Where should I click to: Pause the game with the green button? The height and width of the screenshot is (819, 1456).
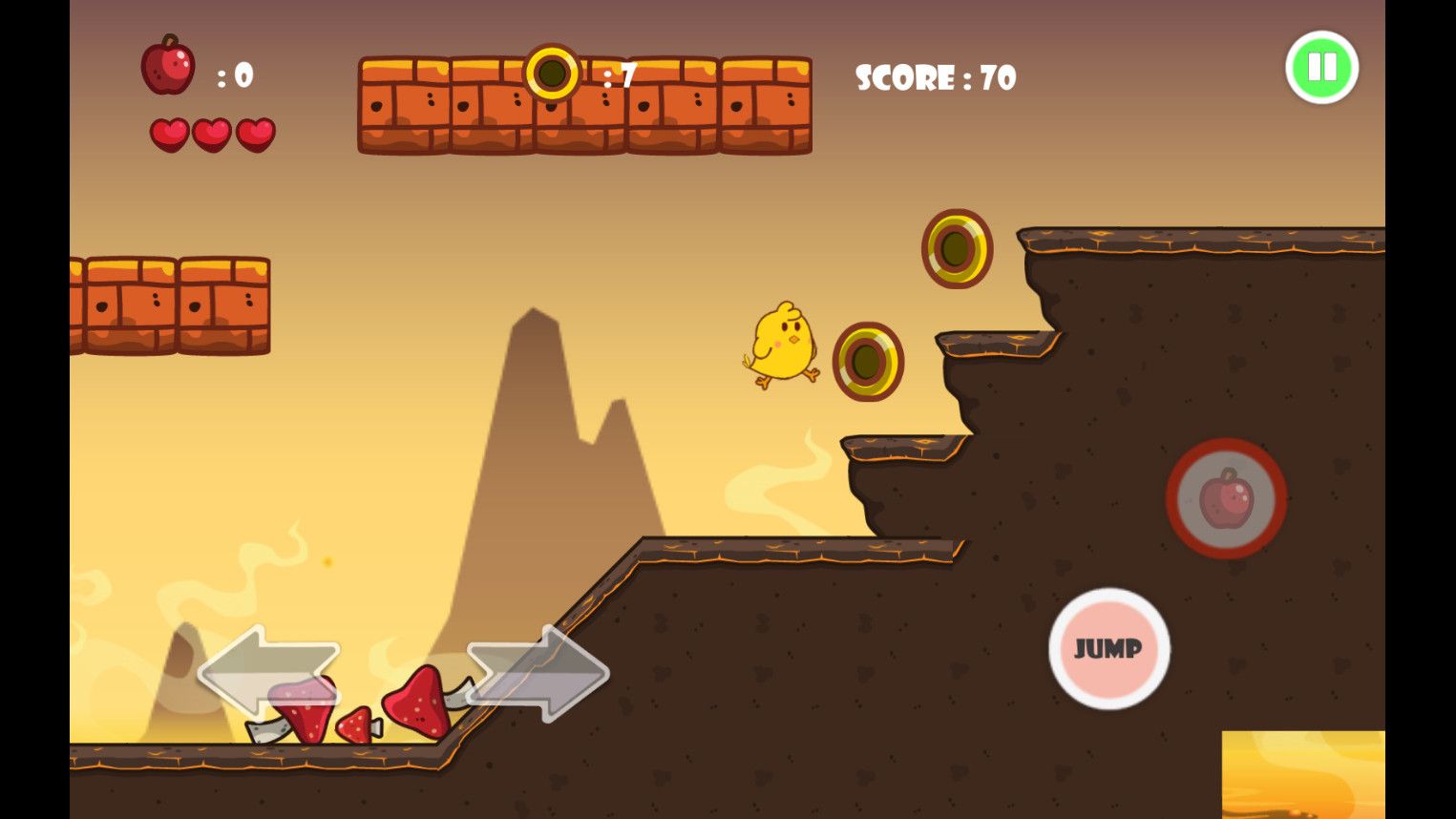(1321, 68)
